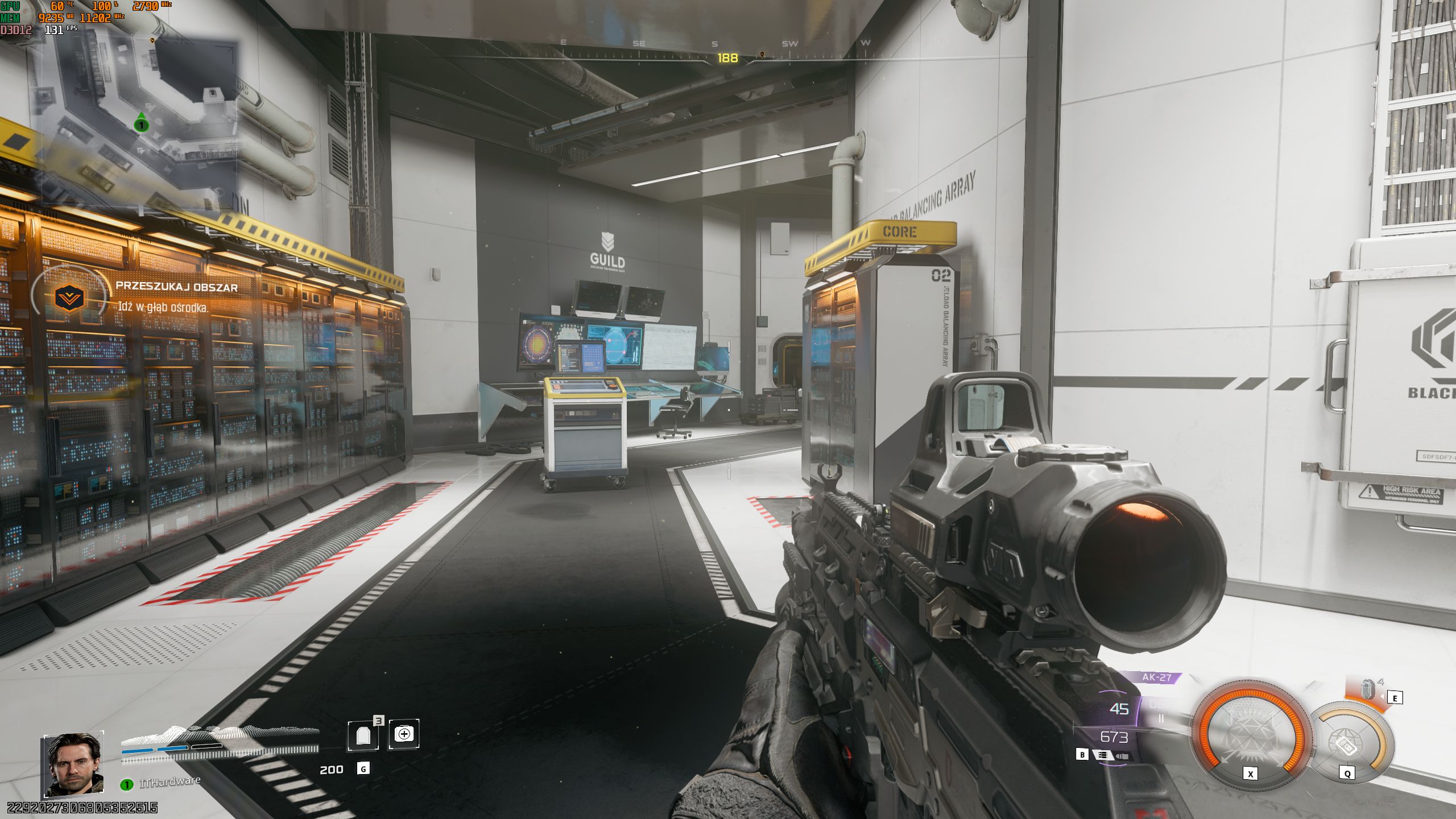Click the yellow objective marker on the minimap
Screen dimensions: 1456x819
click(x=151, y=42)
